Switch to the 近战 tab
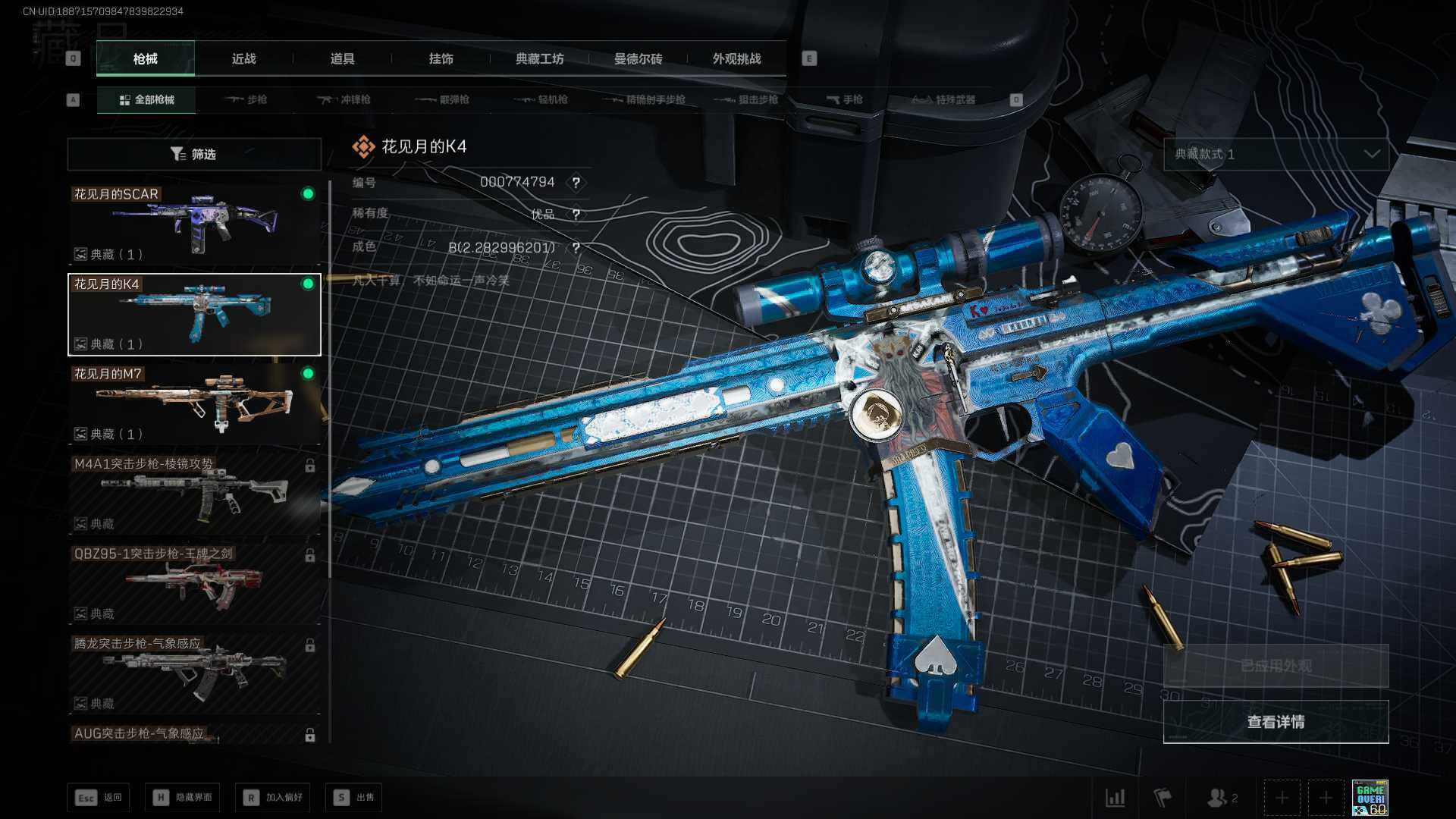The height and width of the screenshot is (819, 1456). point(243,59)
